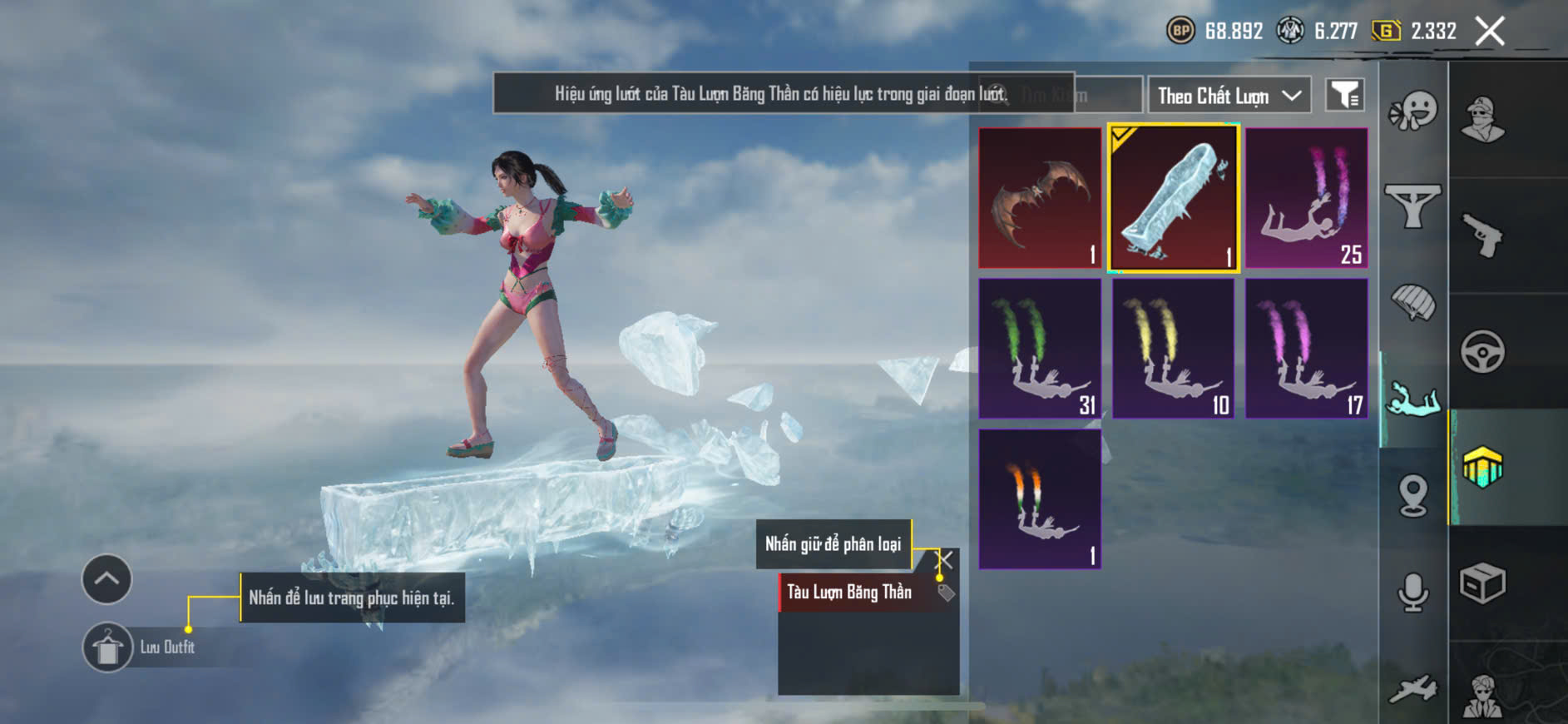Close the inventory screen
Viewport: 1568px width, 724px height.
click(x=1489, y=32)
